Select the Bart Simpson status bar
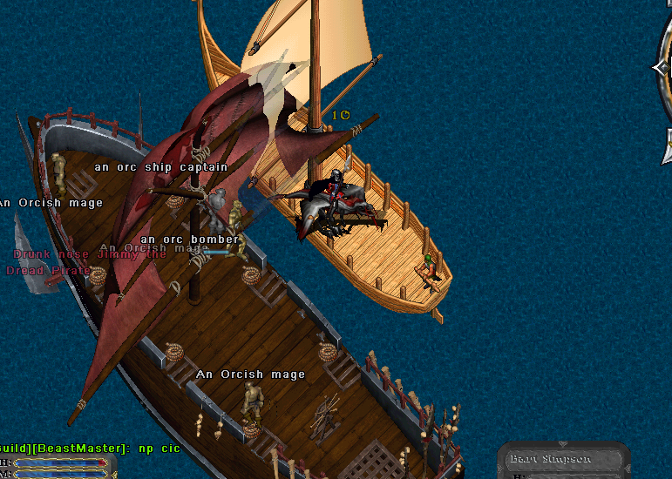 click(x=563, y=460)
